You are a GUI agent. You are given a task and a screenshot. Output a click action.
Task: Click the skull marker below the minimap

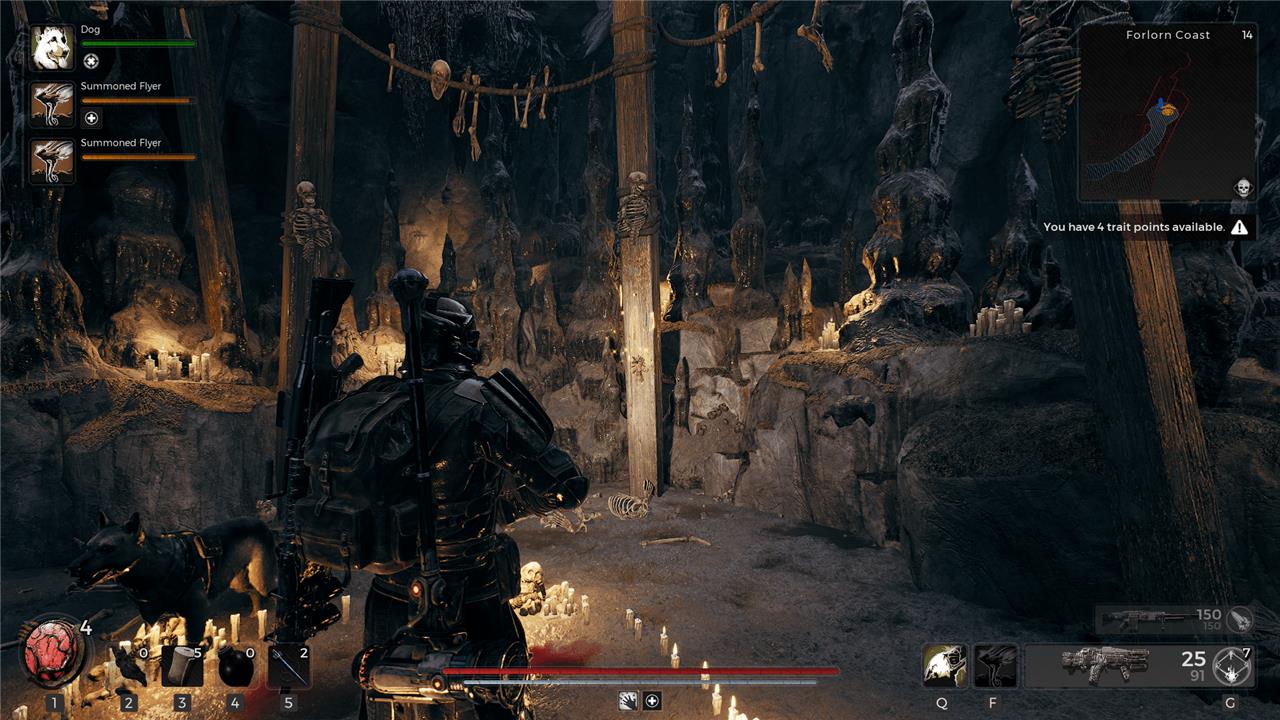tap(1242, 187)
